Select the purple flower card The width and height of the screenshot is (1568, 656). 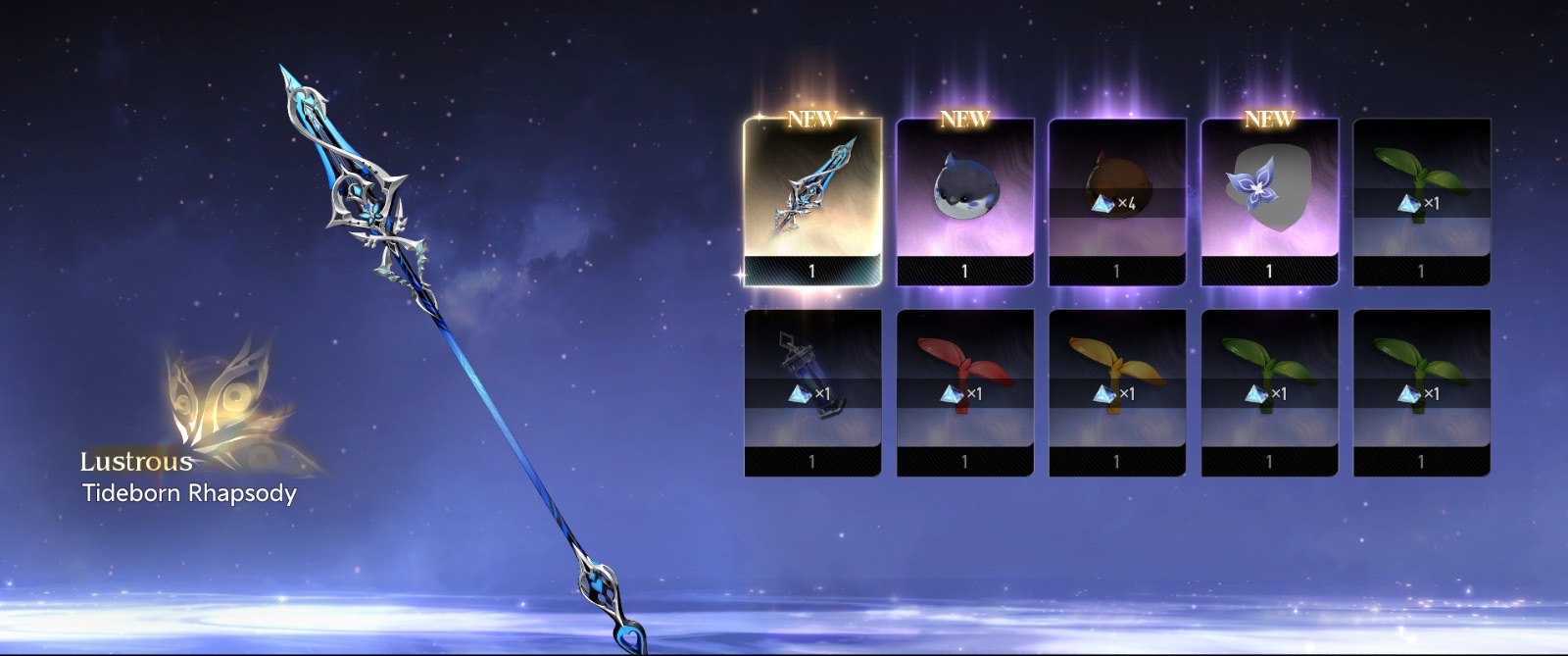tap(1269, 201)
